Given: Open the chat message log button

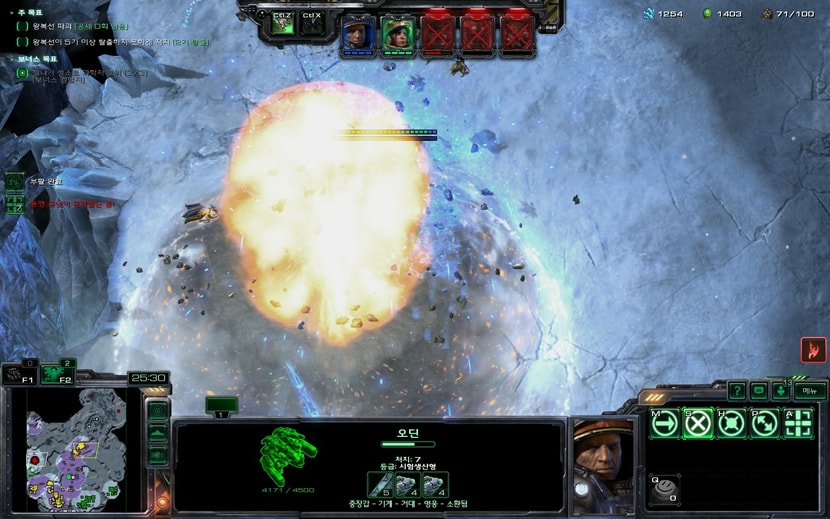Looking at the screenshot, I should coord(759,391).
